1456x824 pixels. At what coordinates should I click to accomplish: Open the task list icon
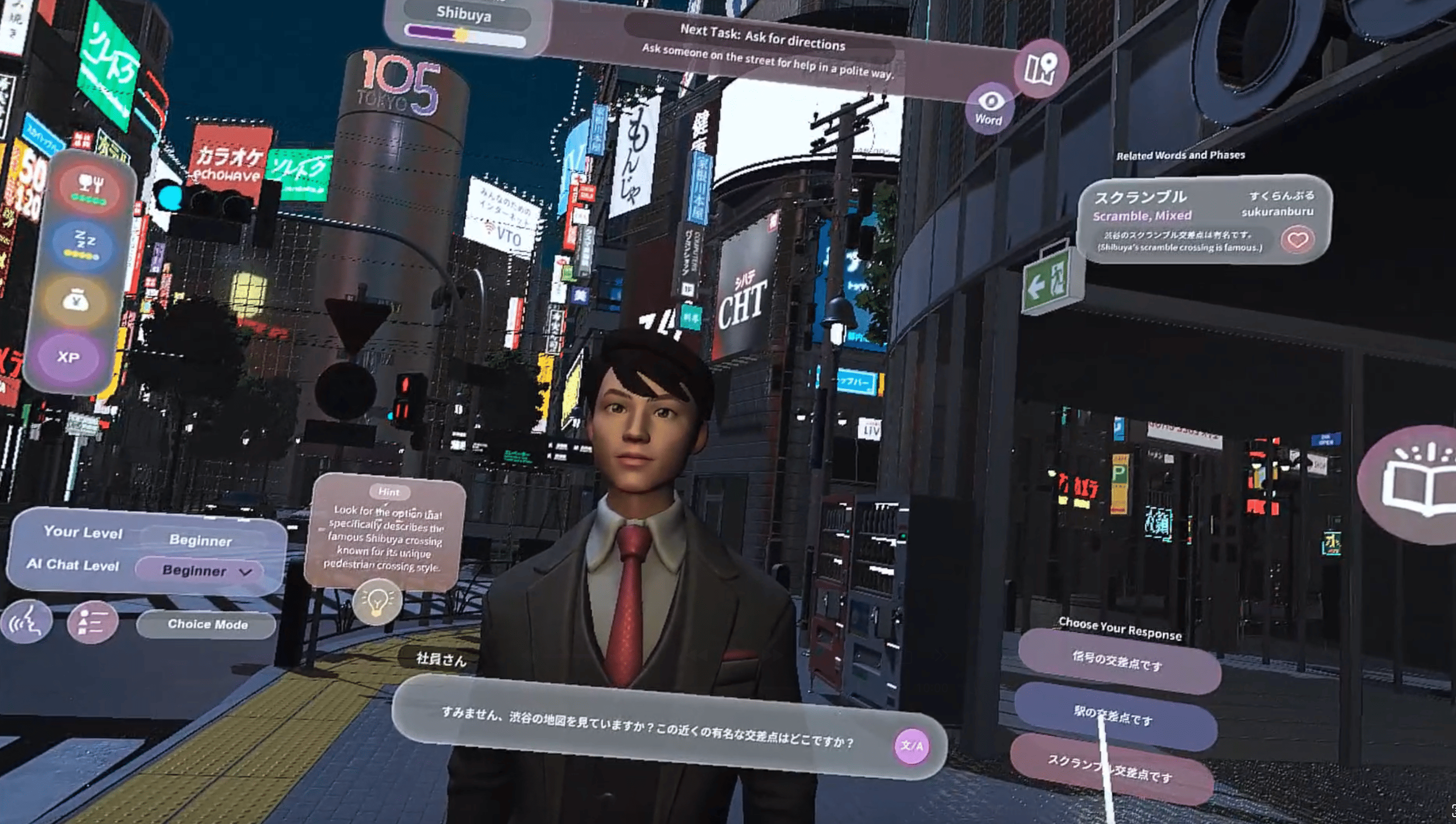(92, 623)
